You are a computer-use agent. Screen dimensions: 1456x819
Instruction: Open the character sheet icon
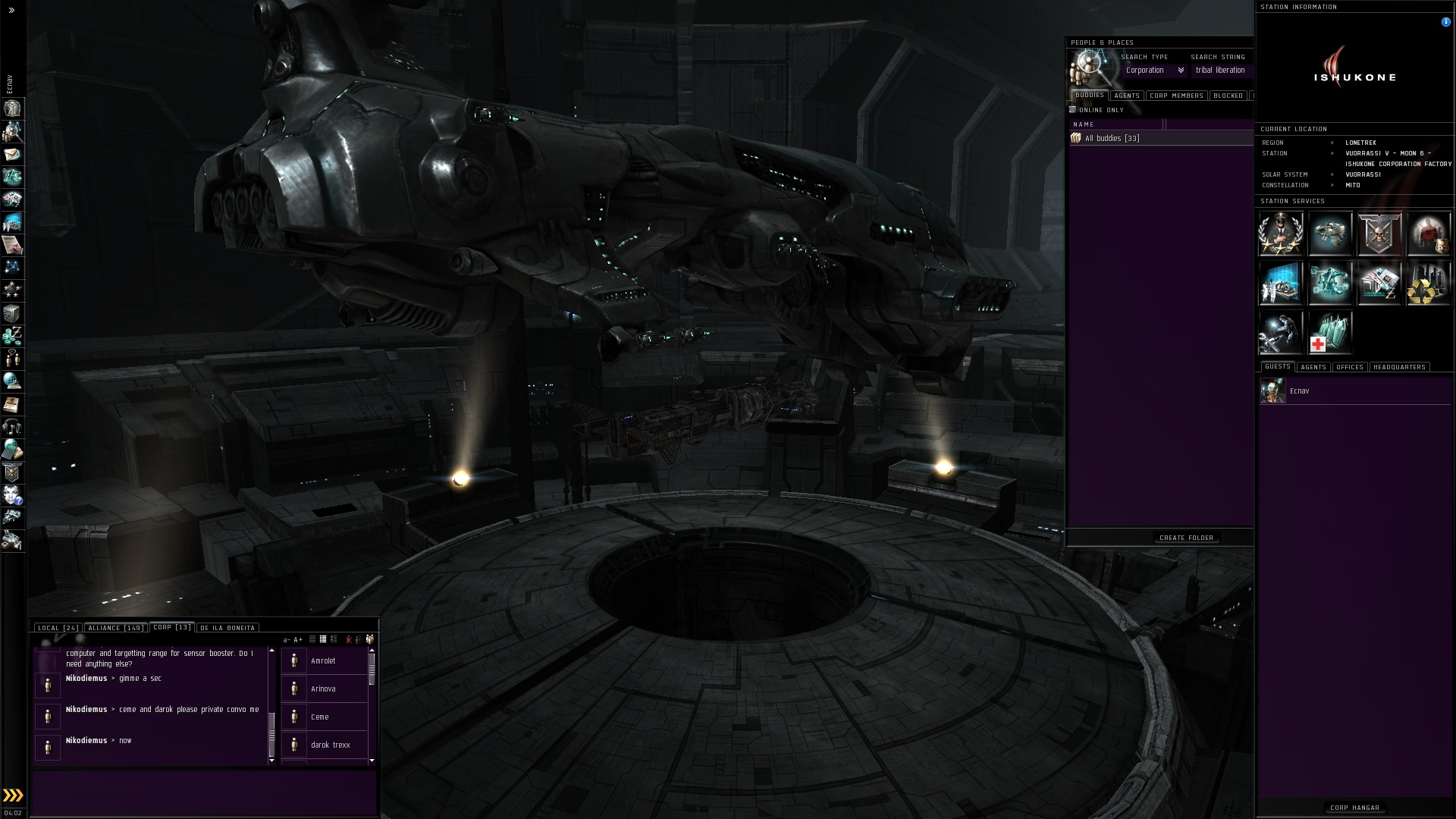[12, 109]
